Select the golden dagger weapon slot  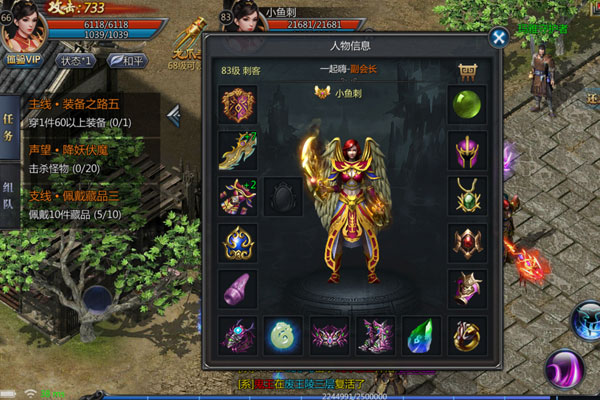tap(237, 150)
